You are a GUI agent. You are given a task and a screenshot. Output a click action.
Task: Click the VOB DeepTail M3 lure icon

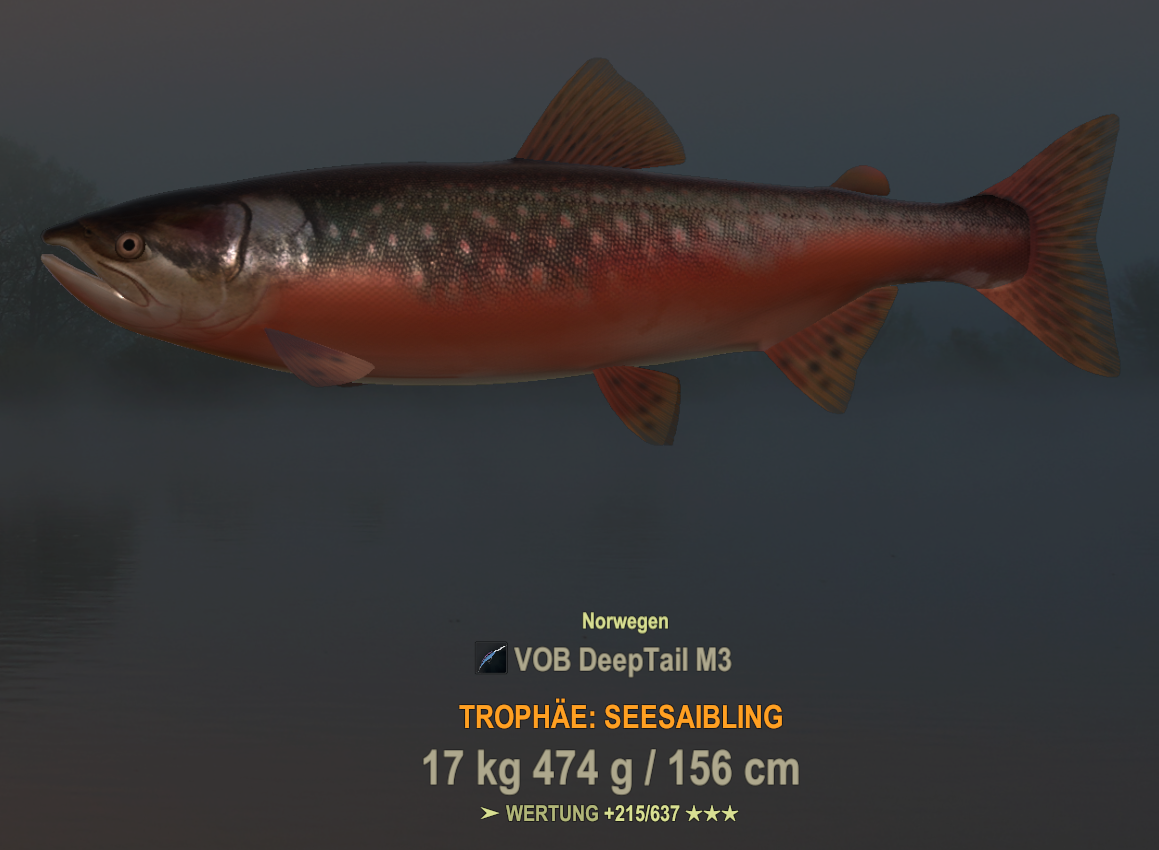pos(491,658)
